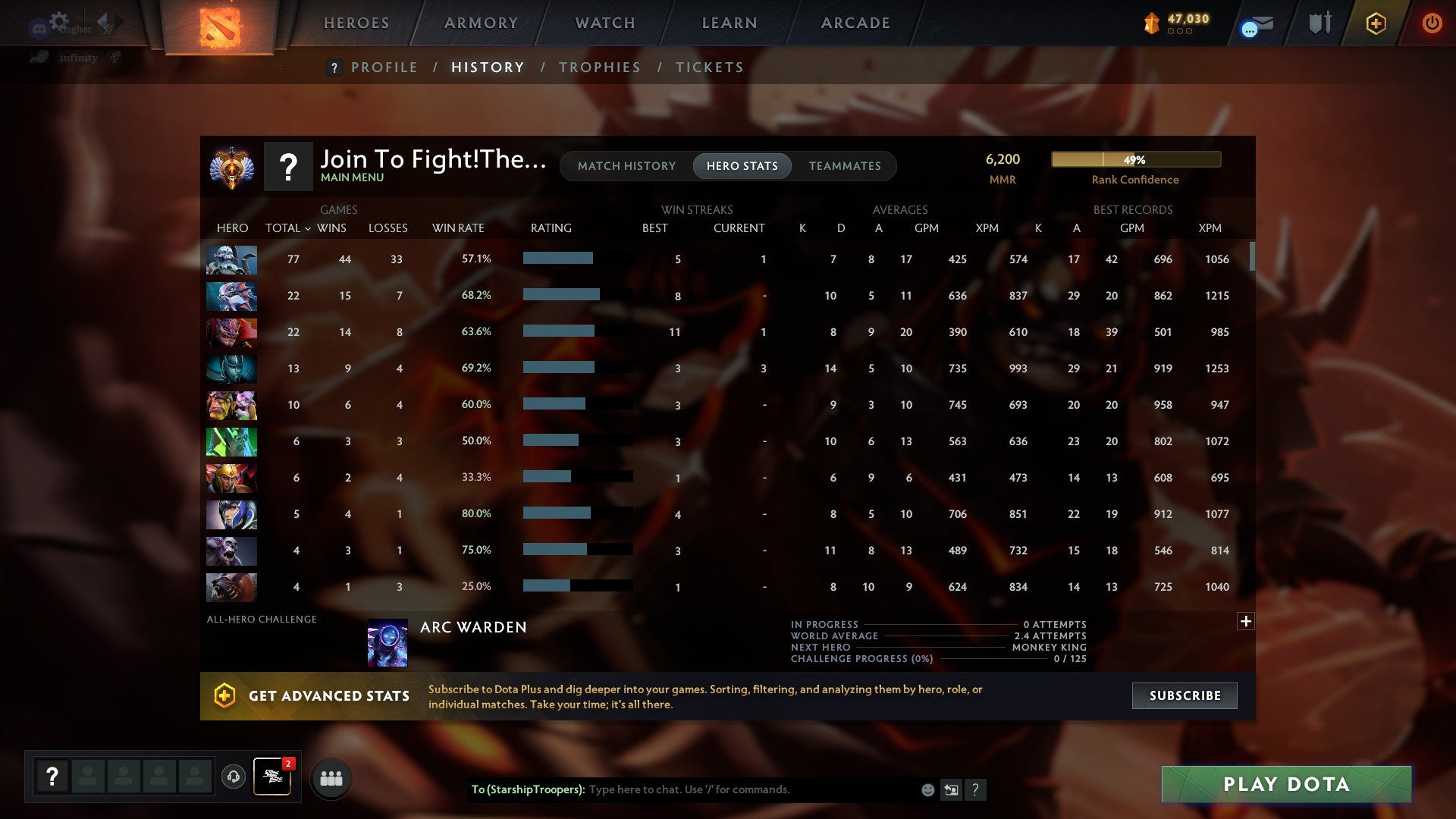Viewport: 1456px width, 819px height.
Task: Open the ARCADE menu
Action: point(854,23)
